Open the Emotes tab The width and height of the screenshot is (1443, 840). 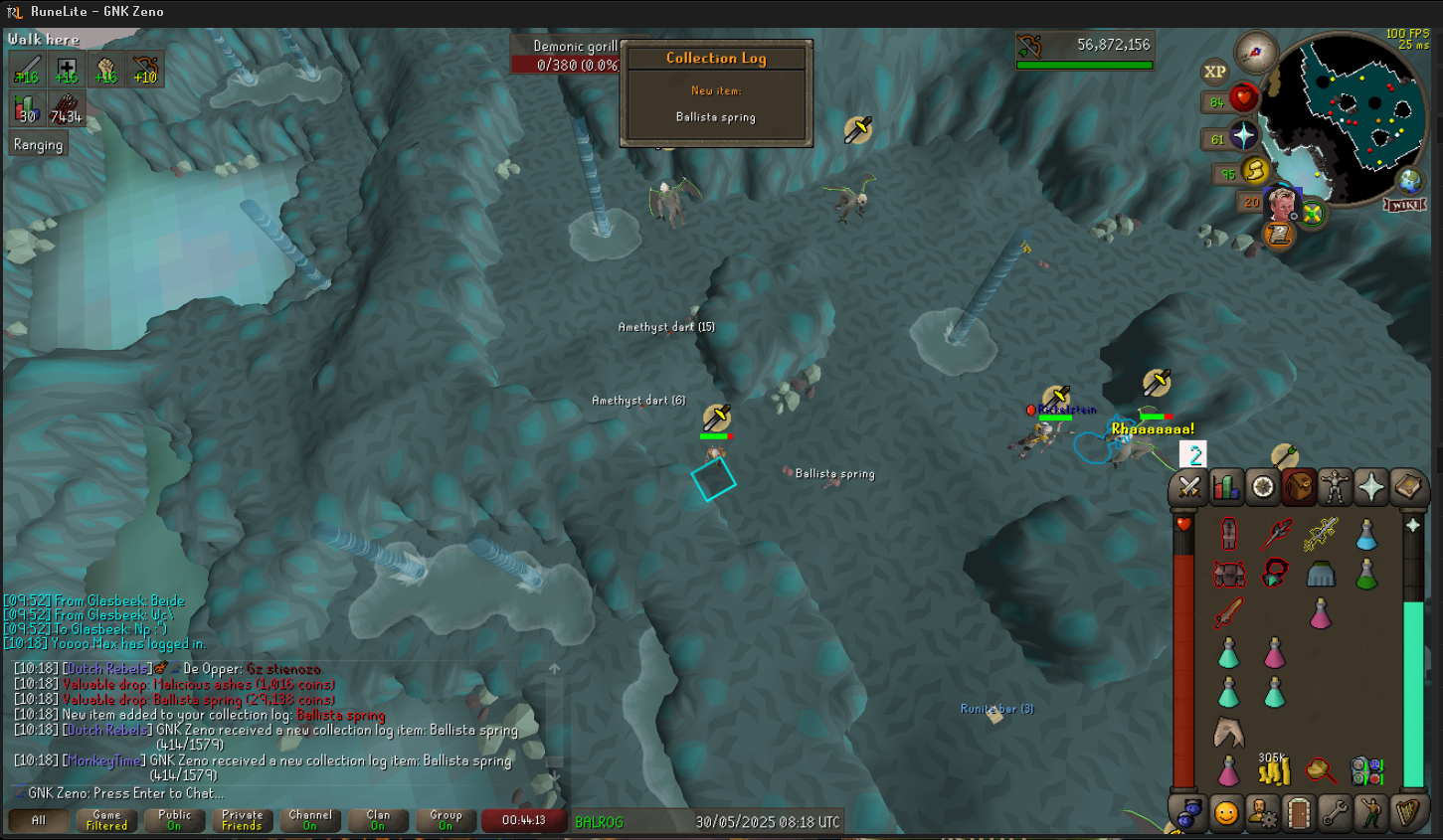tap(1370, 813)
